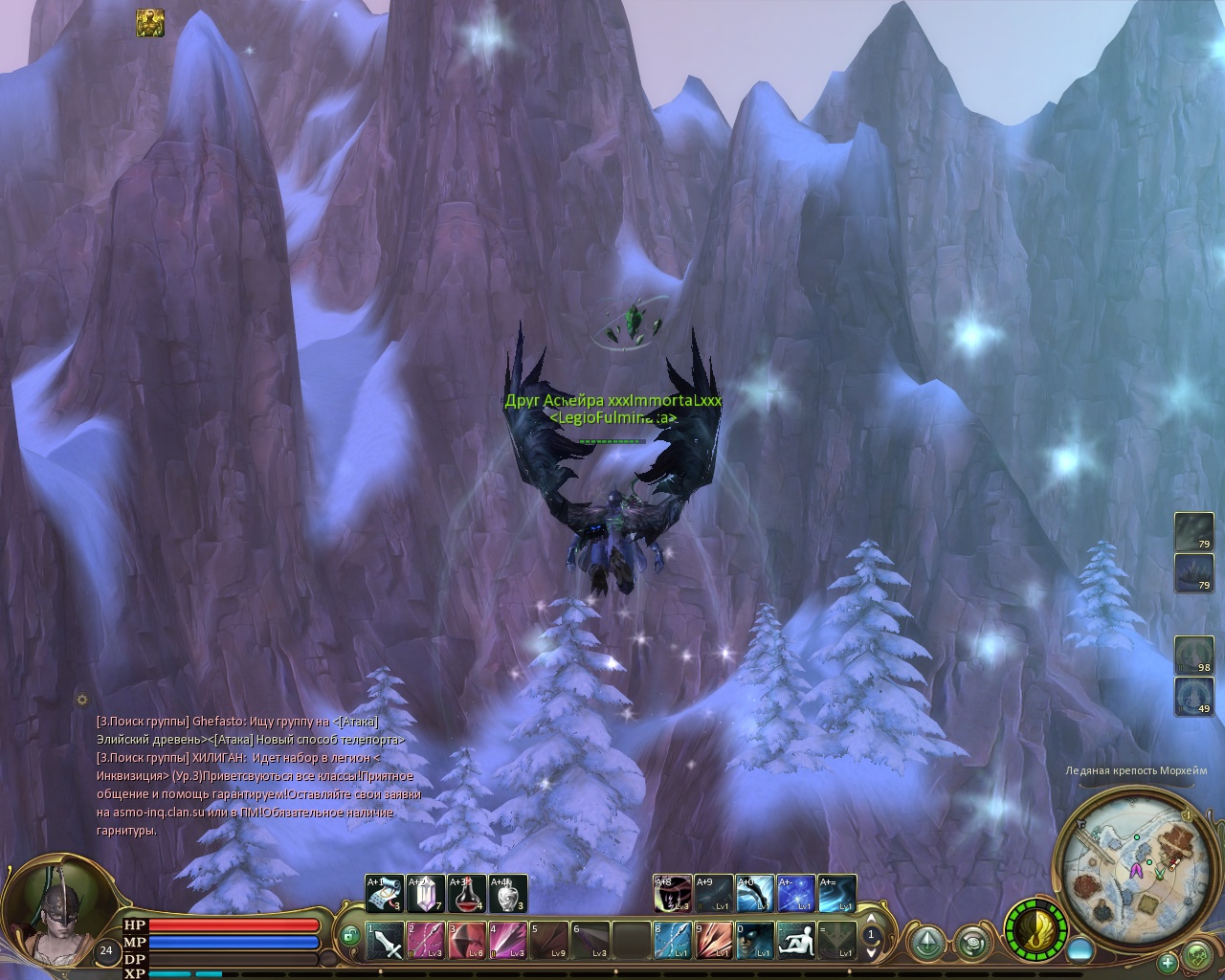
Task: Click the gold buff icon at top left
Action: click(x=149, y=23)
